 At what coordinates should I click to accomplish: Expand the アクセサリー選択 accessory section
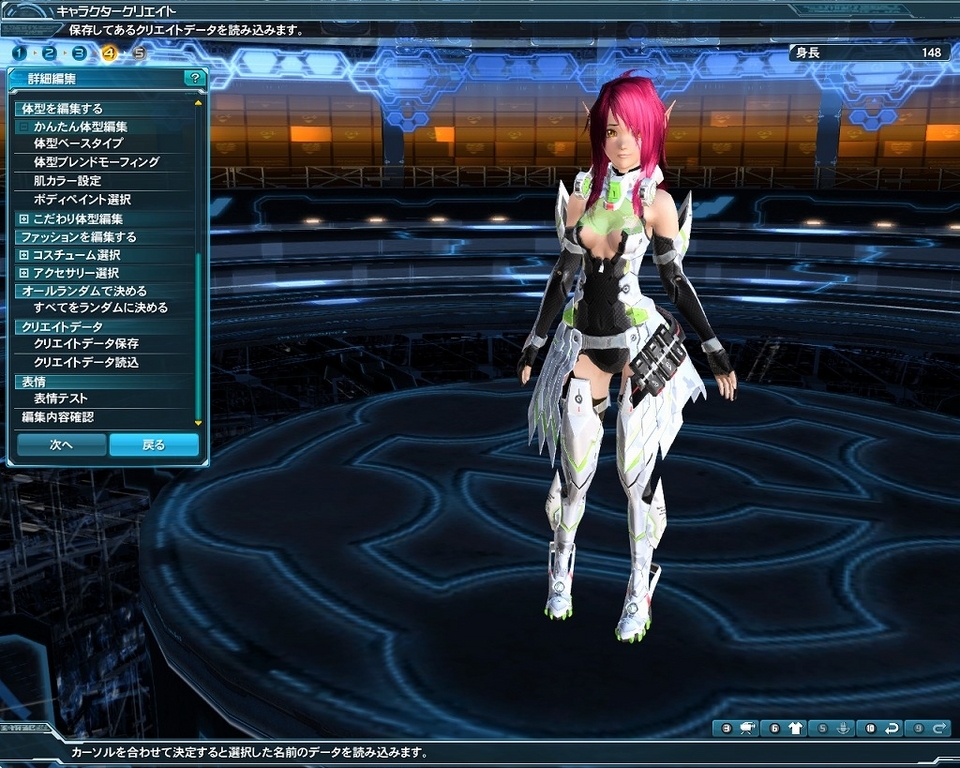click(x=24, y=273)
